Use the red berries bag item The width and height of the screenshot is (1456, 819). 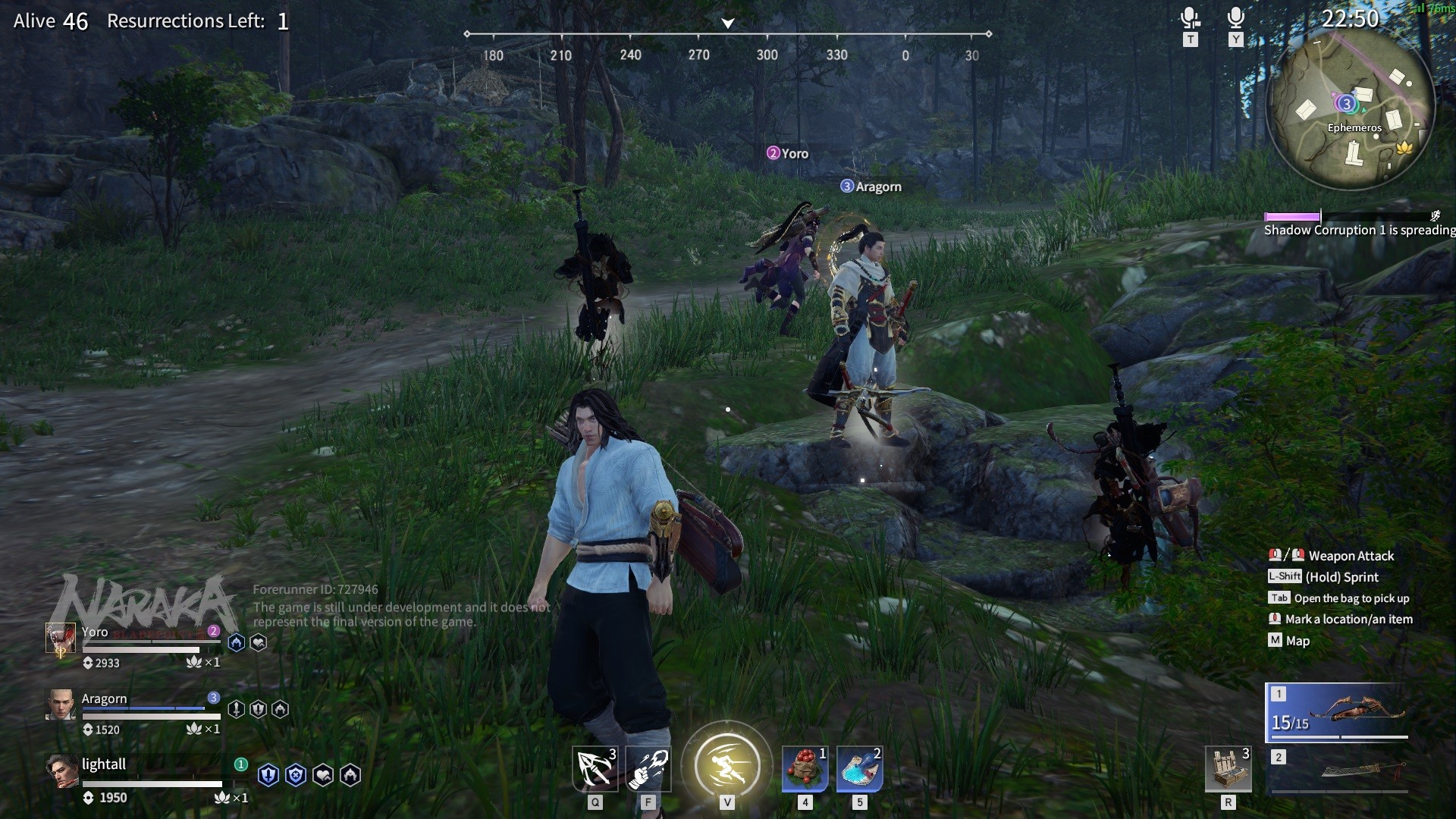point(805,769)
